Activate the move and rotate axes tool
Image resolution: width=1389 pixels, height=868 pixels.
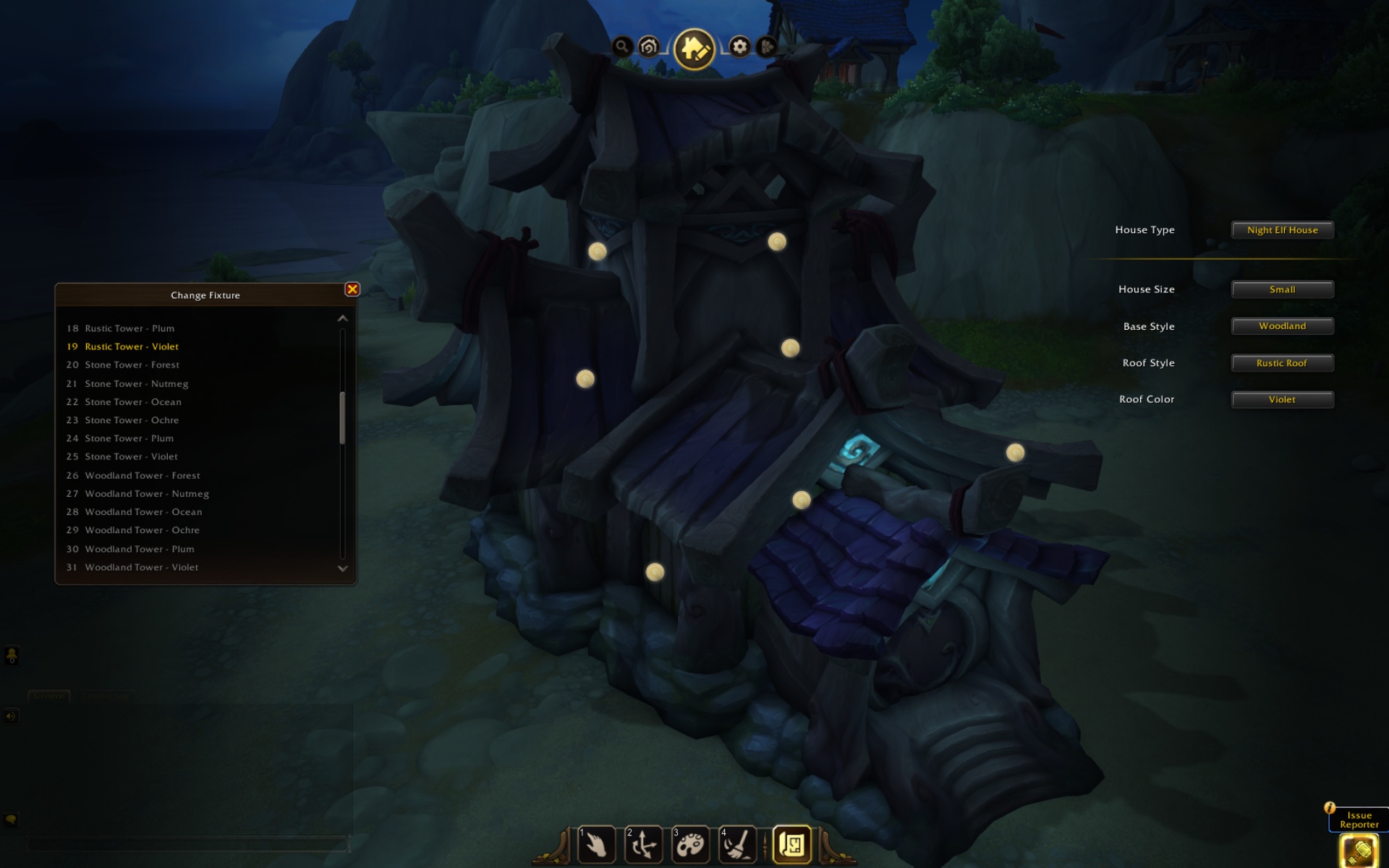[643, 844]
